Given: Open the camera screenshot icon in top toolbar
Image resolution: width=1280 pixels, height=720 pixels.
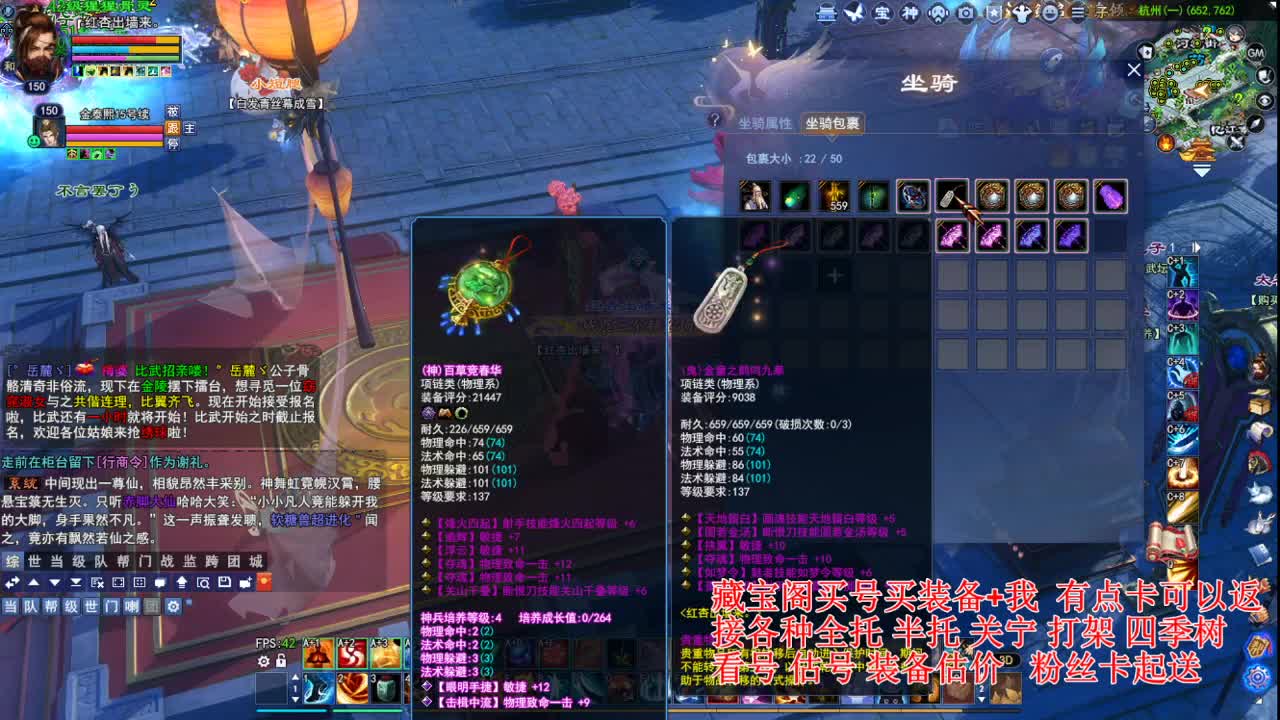Looking at the screenshot, I should pos(964,13).
